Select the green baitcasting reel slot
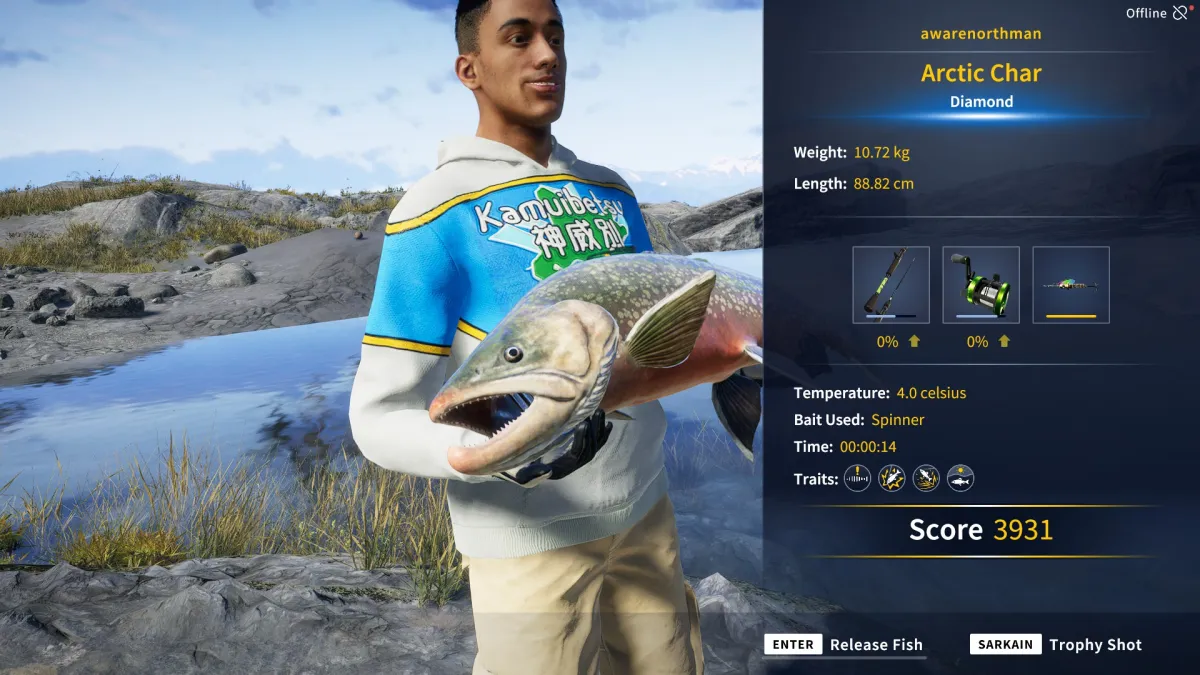This screenshot has width=1200, height=675. [980, 285]
